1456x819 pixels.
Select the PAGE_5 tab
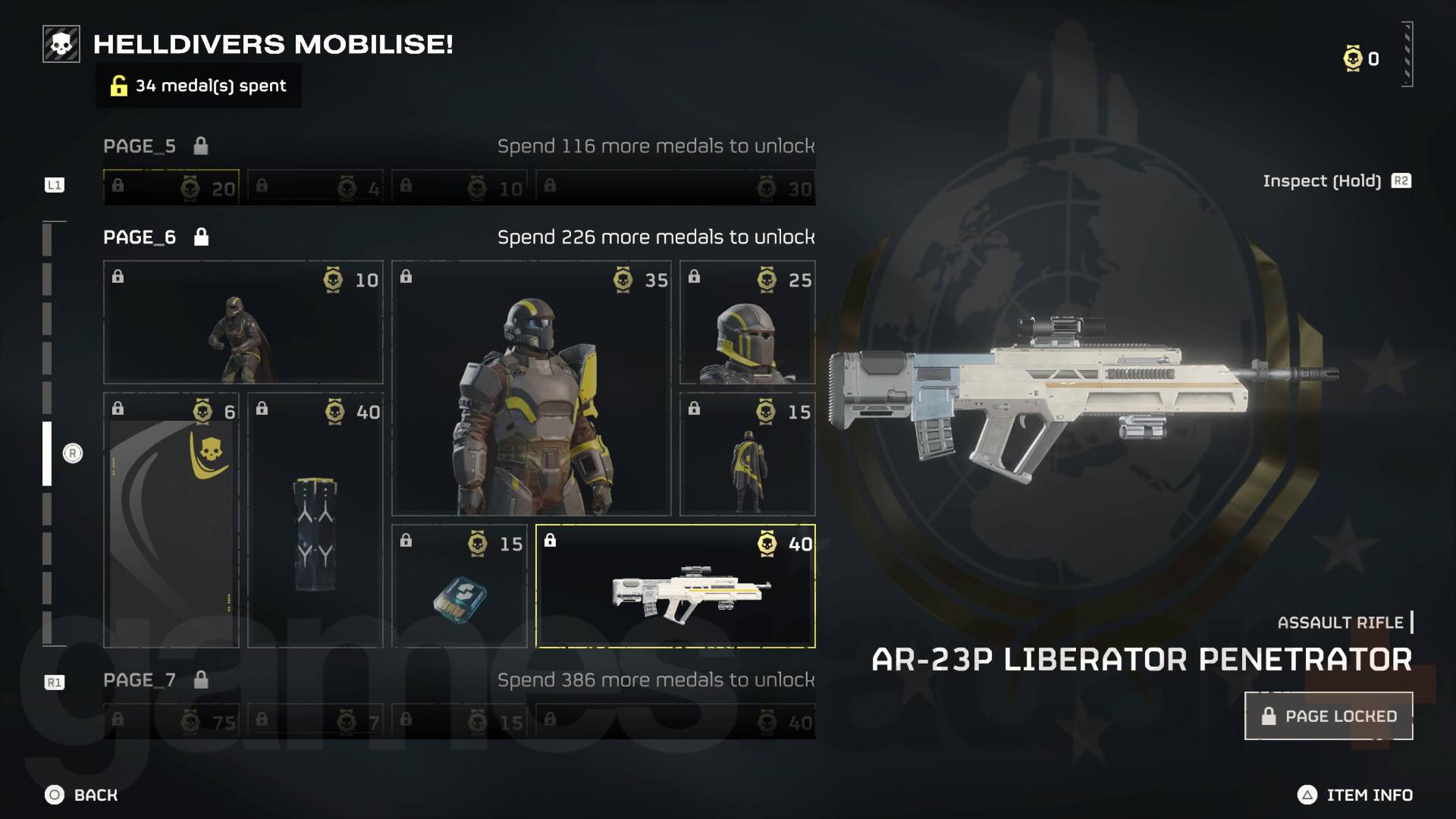coord(139,146)
